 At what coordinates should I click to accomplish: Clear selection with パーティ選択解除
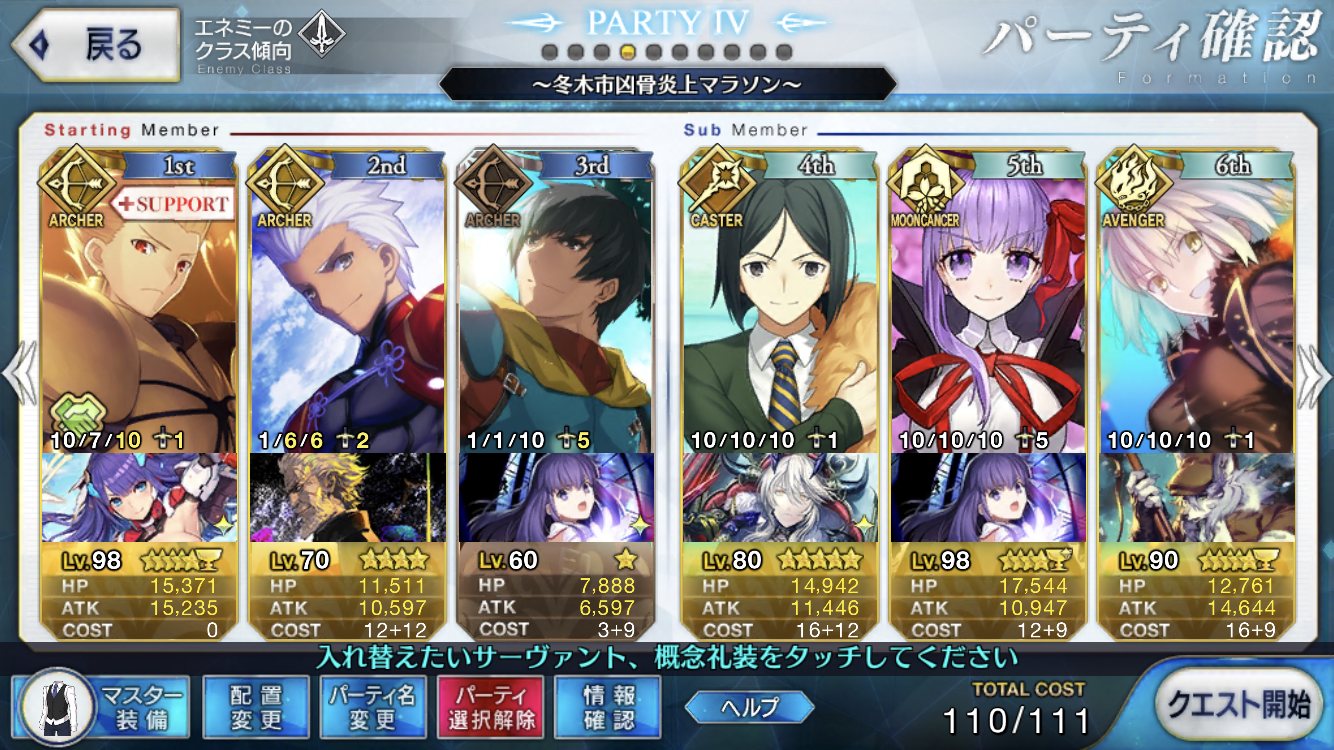[490, 705]
